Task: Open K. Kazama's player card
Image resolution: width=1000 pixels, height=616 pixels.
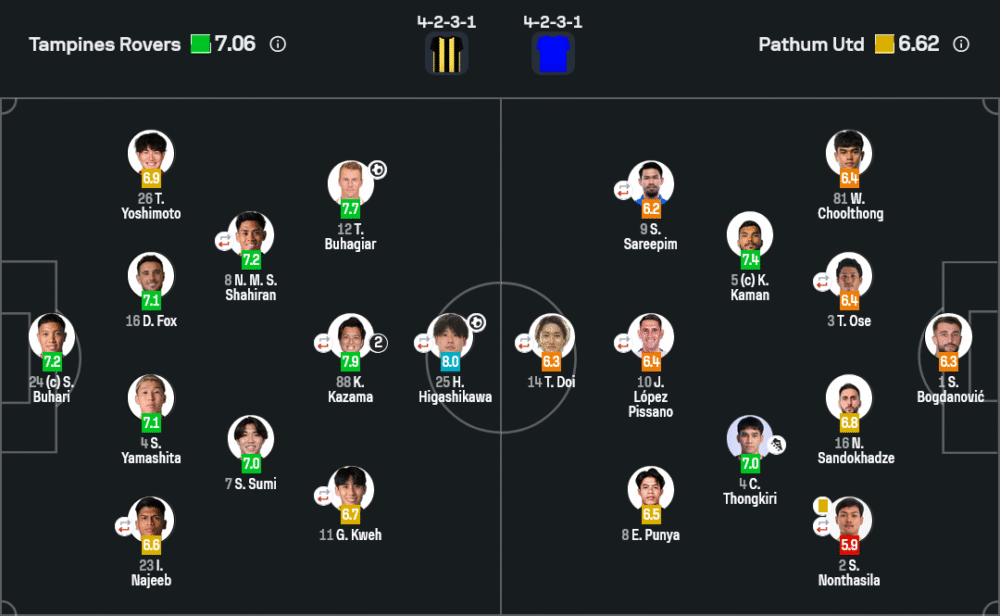Action: click(350, 337)
